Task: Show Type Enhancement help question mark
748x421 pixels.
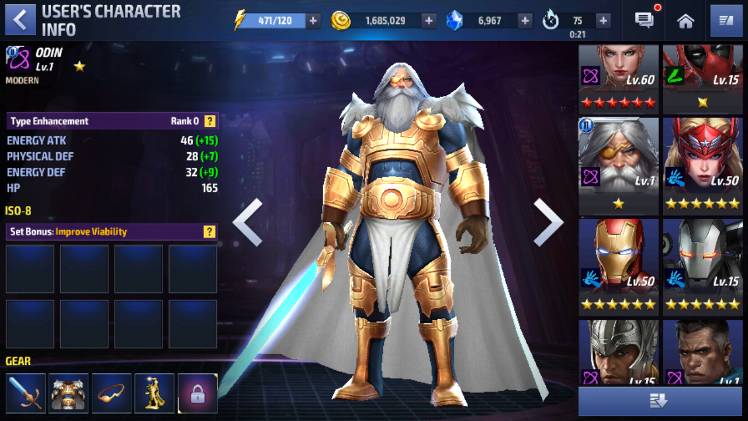Action: pyautogui.click(x=210, y=121)
